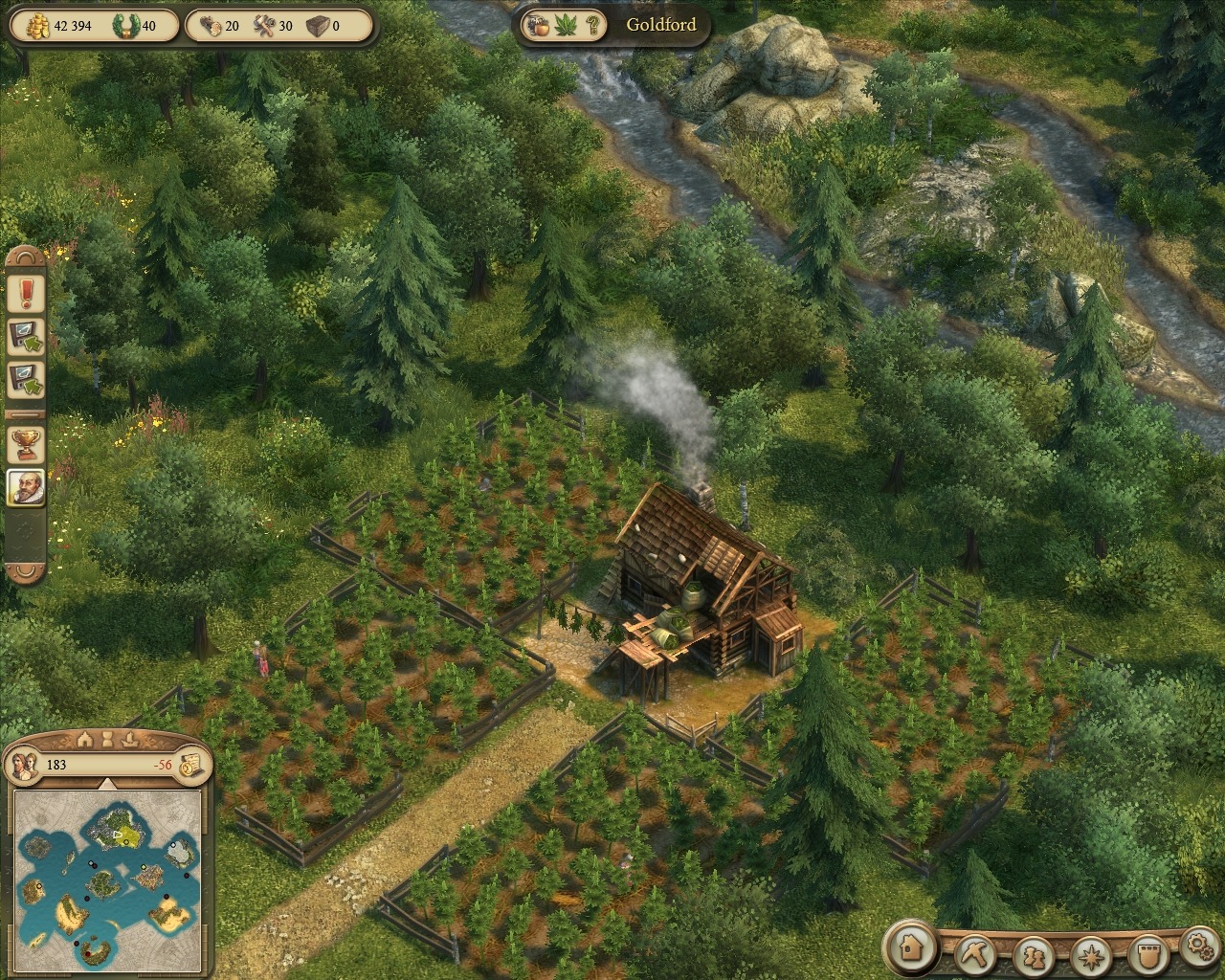Open the compass star menu
Viewport: 1225px width, 980px height.
pos(1089,954)
